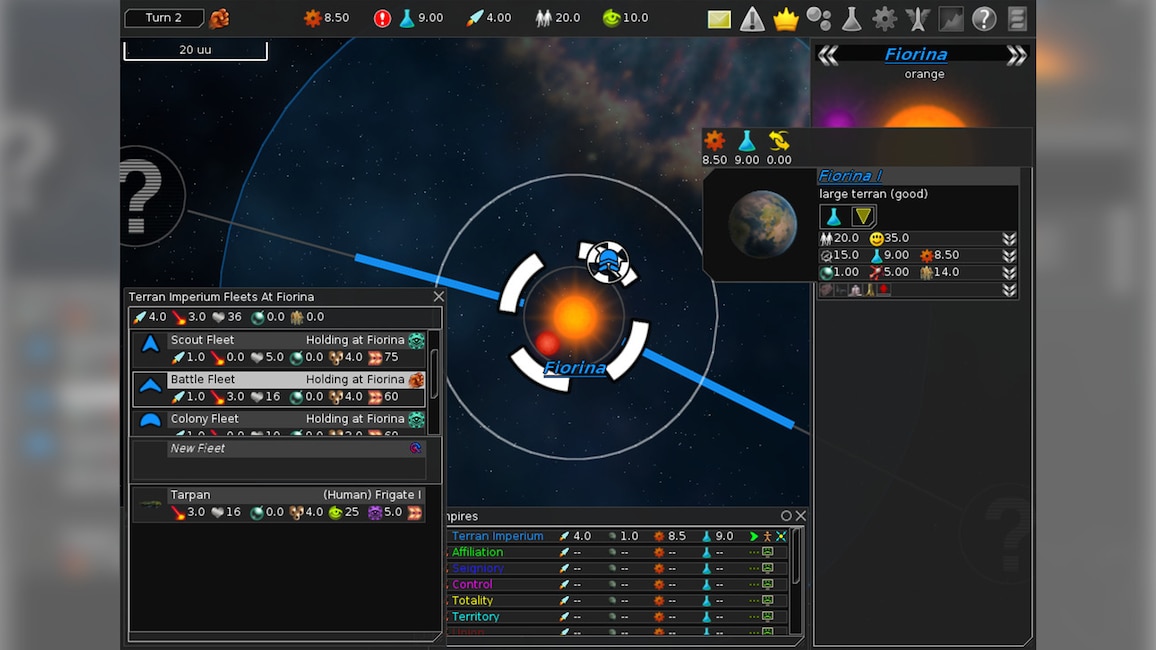Close the Empires panel
Viewport: 1156px width, 650px height.
tap(800, 516)
